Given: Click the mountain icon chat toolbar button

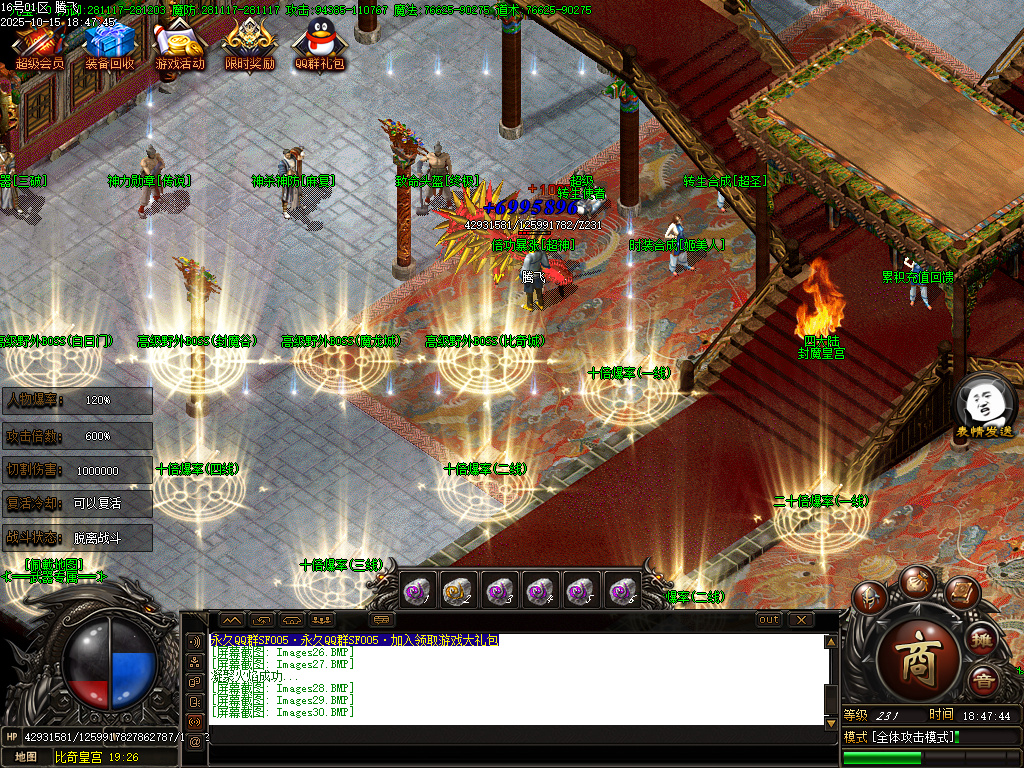Looking at the screenshot, I should point(231,620).
